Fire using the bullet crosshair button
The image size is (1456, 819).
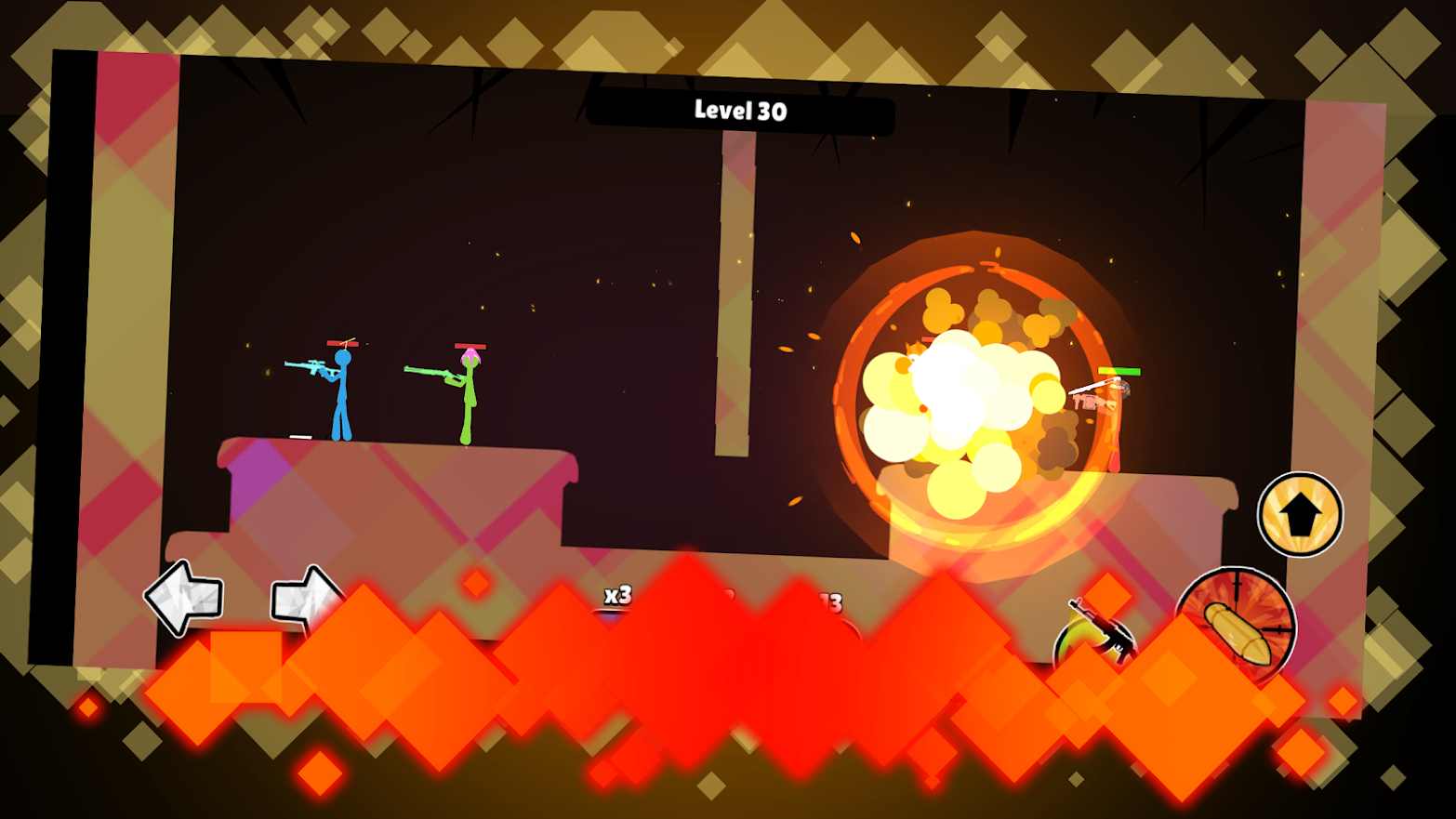(1236, 623)
